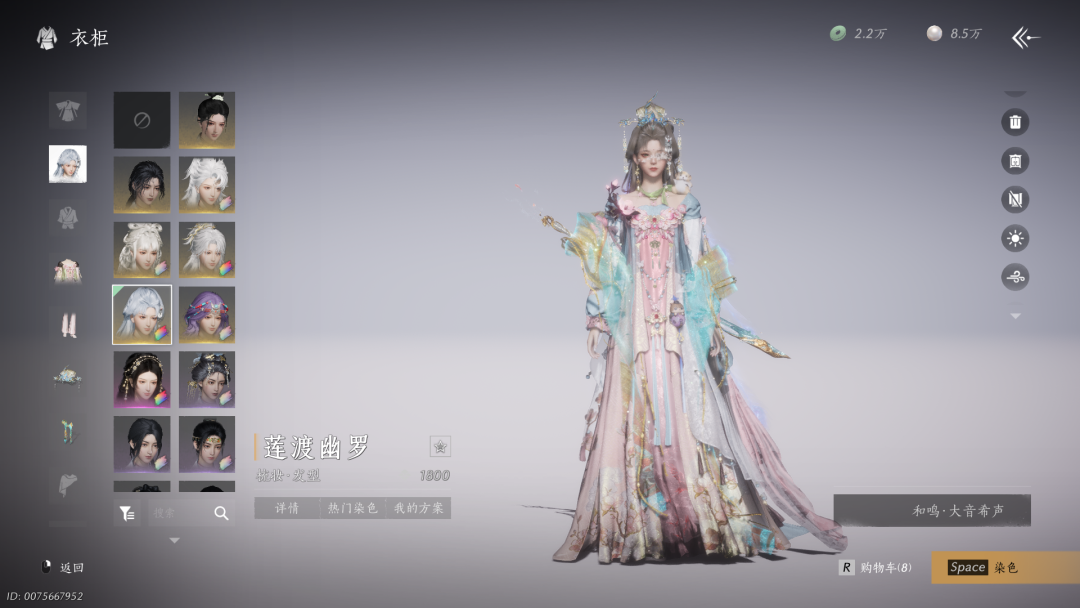Choose the empty no-hairstyle slot
This screenshot has width=1080, height=608.
click(x=142, y=120)
